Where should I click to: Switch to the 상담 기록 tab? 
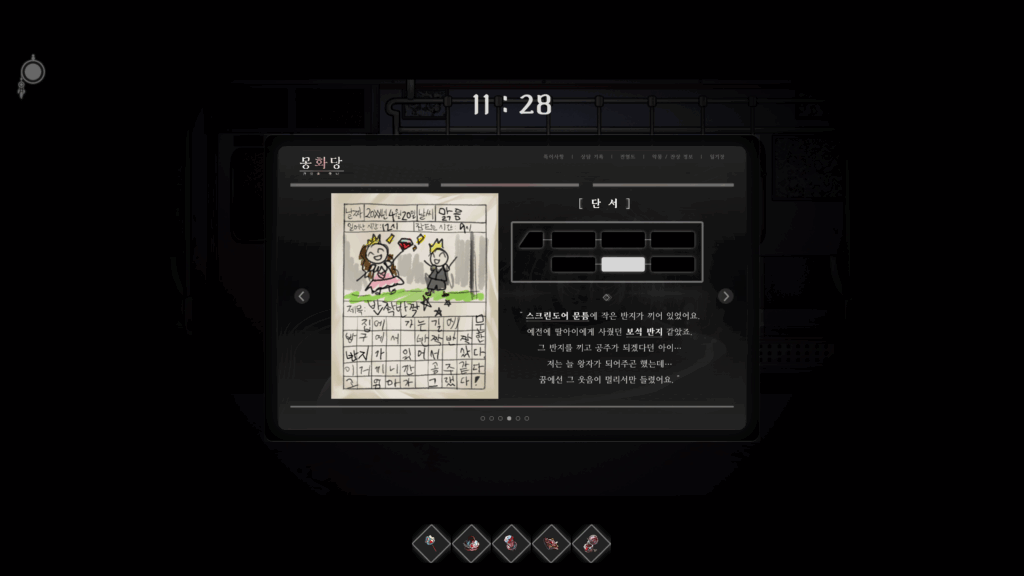592,157
